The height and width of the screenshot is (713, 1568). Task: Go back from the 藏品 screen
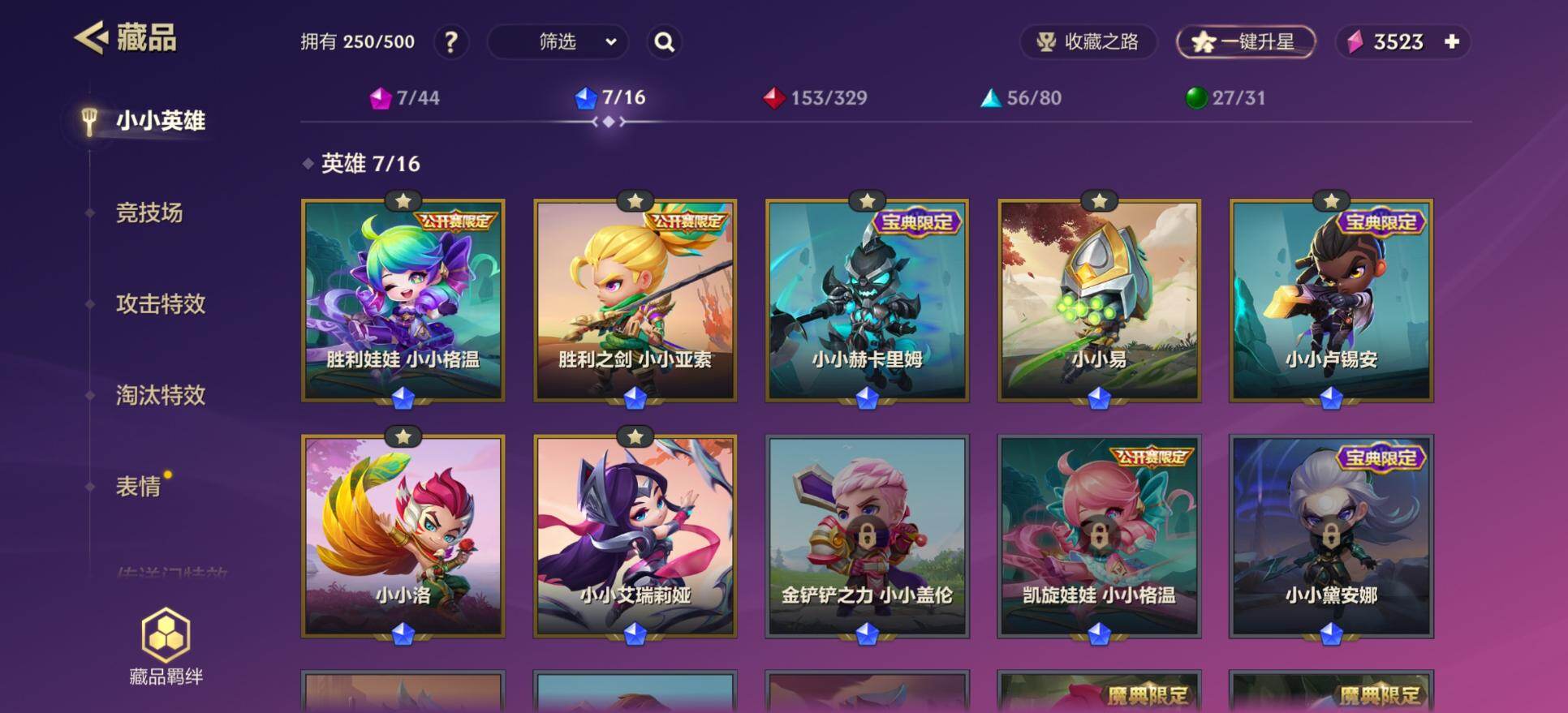92,38
